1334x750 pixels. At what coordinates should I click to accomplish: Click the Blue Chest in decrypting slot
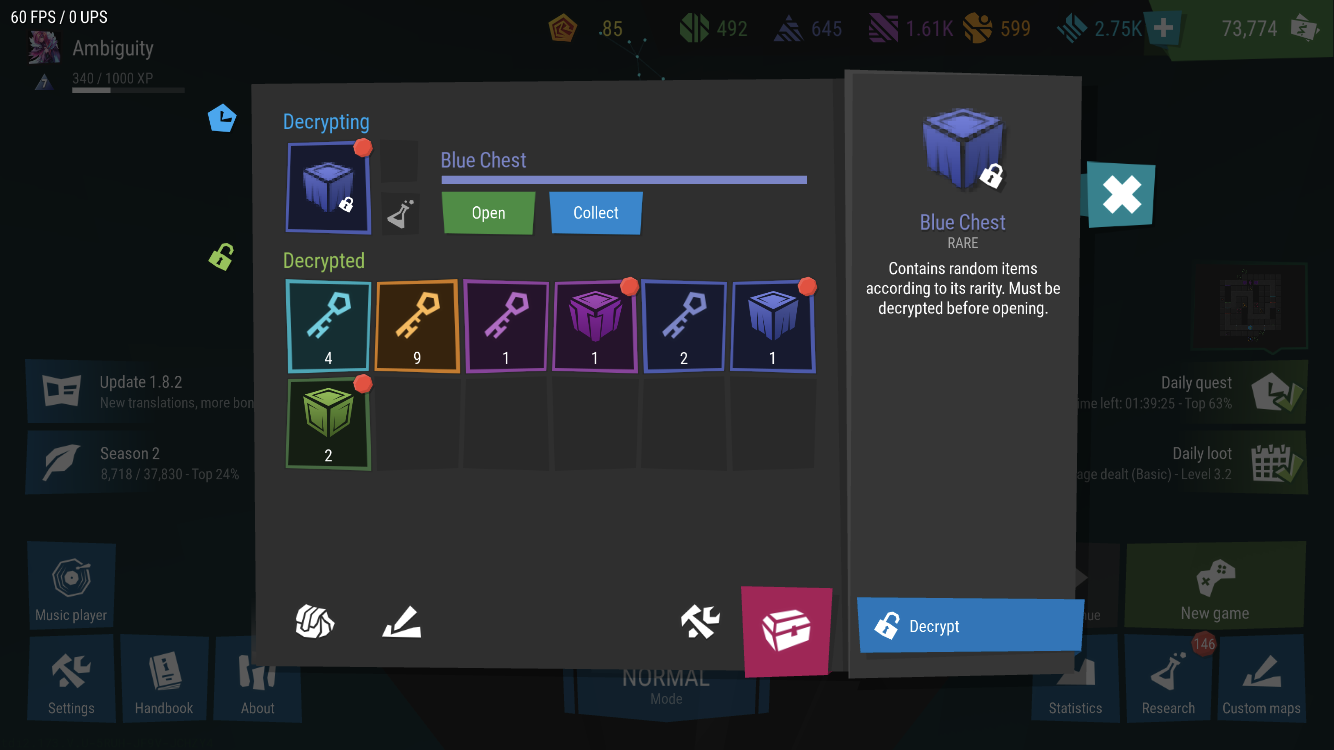[x=328, y=188]
